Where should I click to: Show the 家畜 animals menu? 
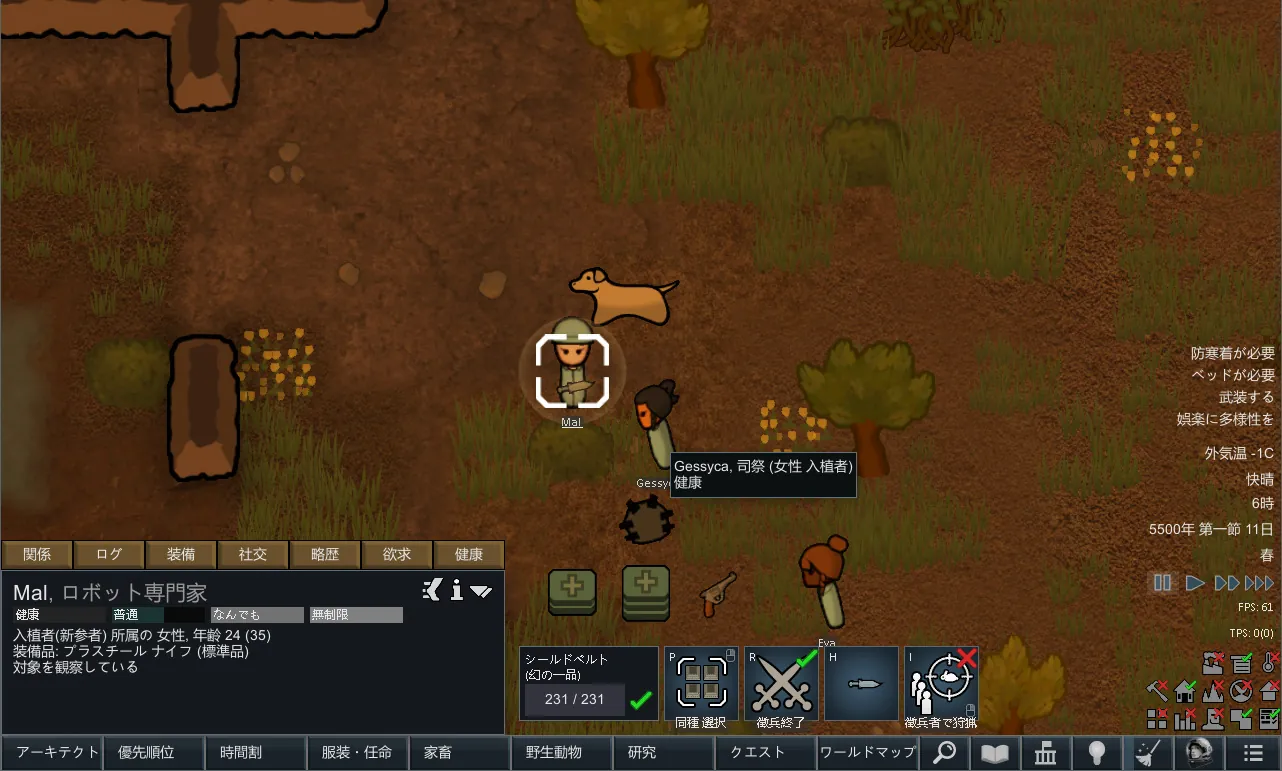pos(458,752)
